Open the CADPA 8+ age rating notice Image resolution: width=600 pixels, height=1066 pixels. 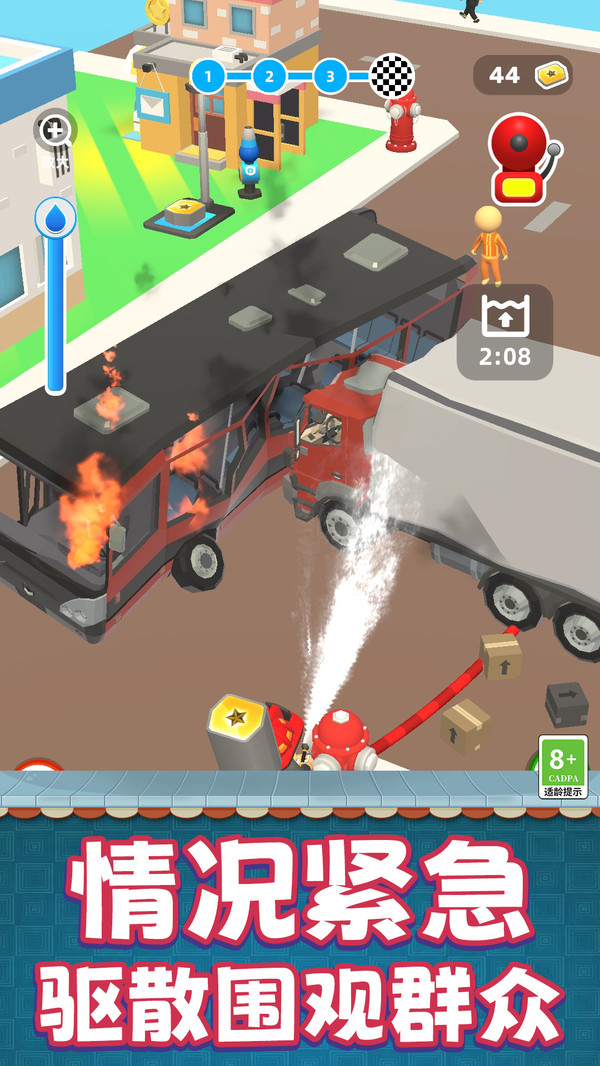[x=563, y=767]
